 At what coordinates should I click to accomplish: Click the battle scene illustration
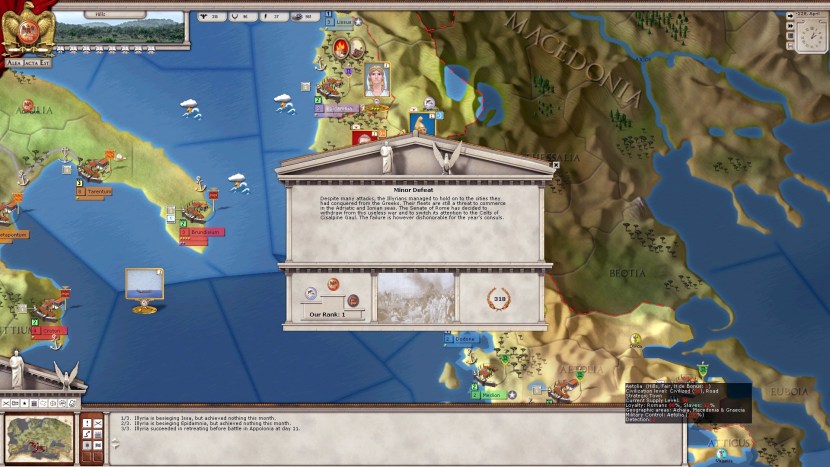point(415,298)
